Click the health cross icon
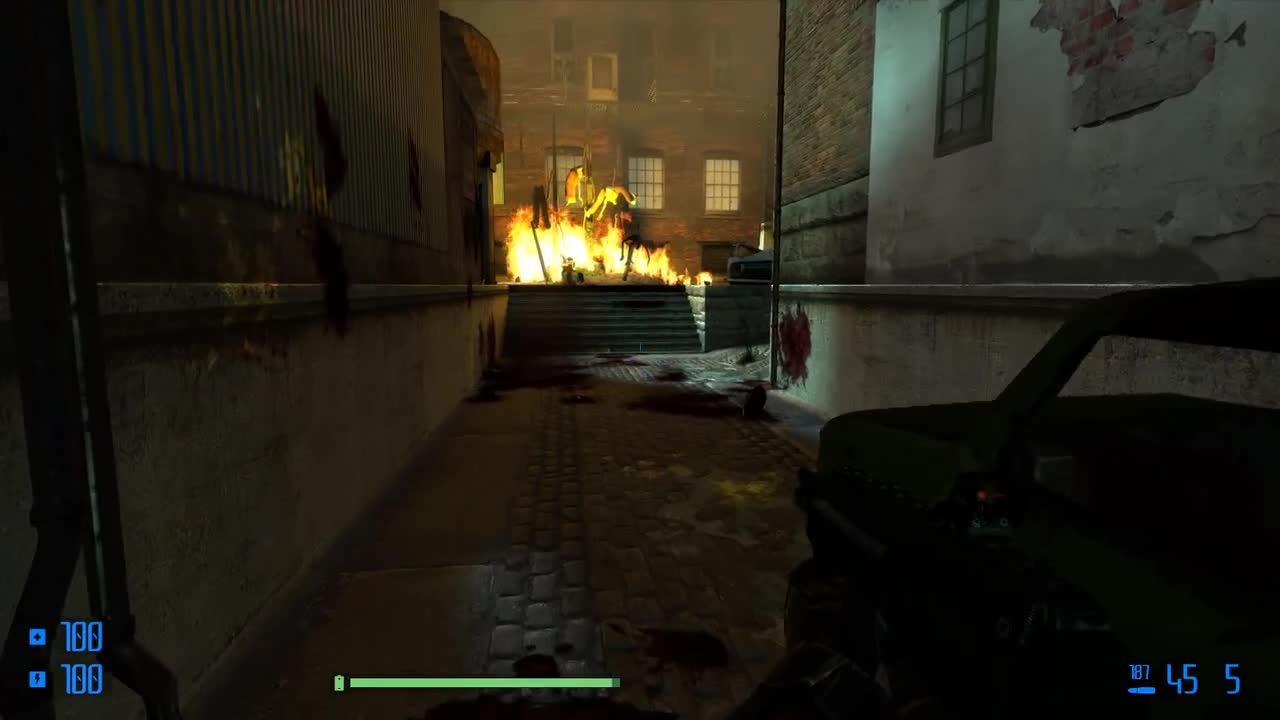1280x720 pixels. (37, 637)
